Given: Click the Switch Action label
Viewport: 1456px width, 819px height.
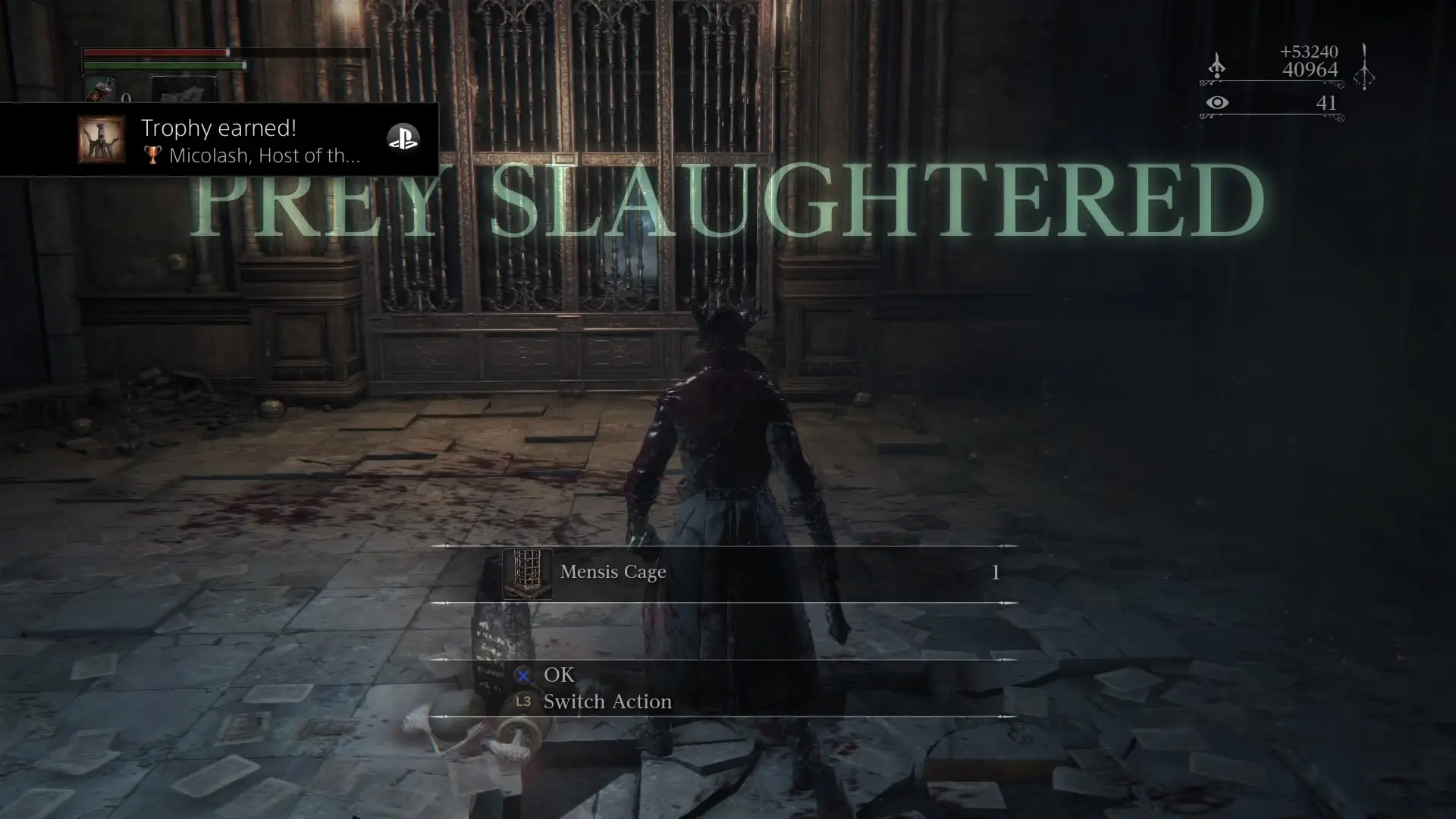Looking at the screenshot, I should click(x=607, y=701).
